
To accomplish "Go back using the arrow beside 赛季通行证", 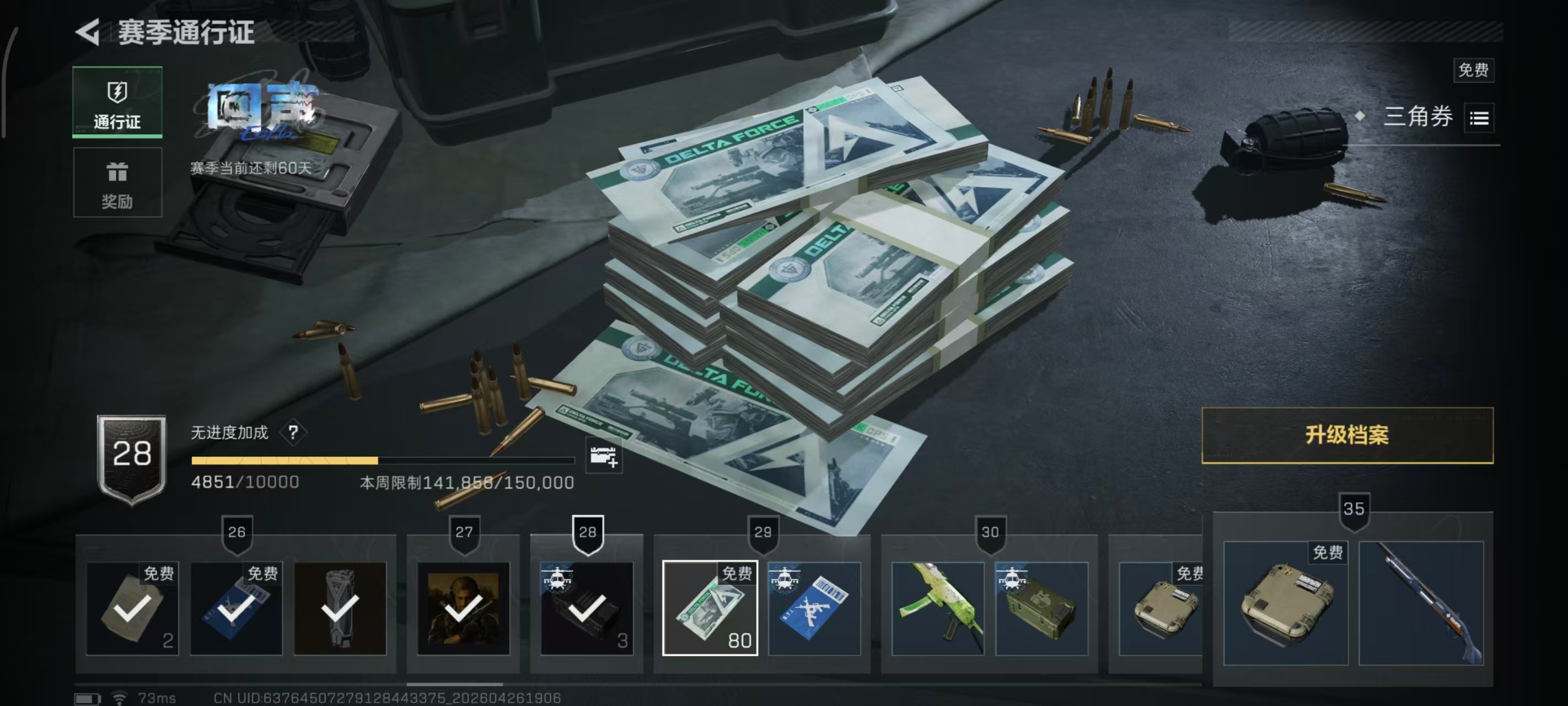I will (x=88, y=33).
